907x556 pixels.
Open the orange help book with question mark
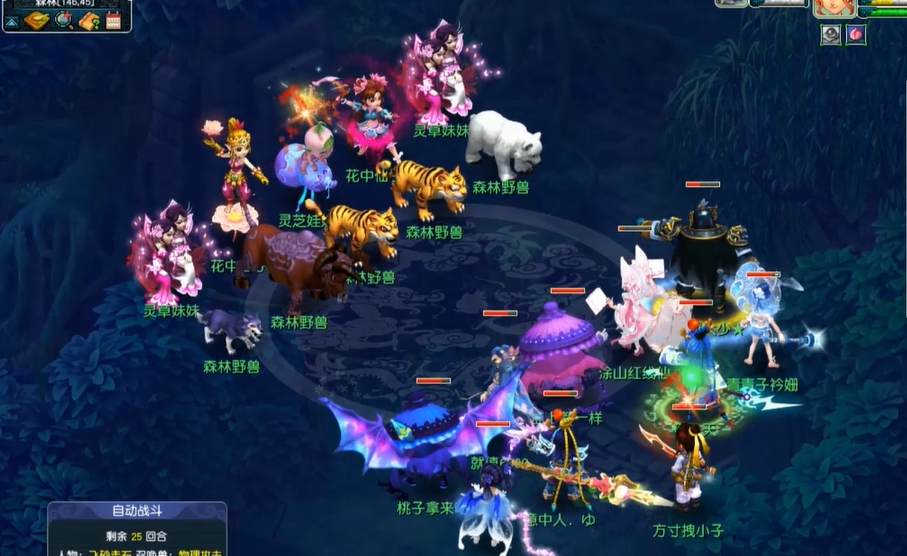90,20
